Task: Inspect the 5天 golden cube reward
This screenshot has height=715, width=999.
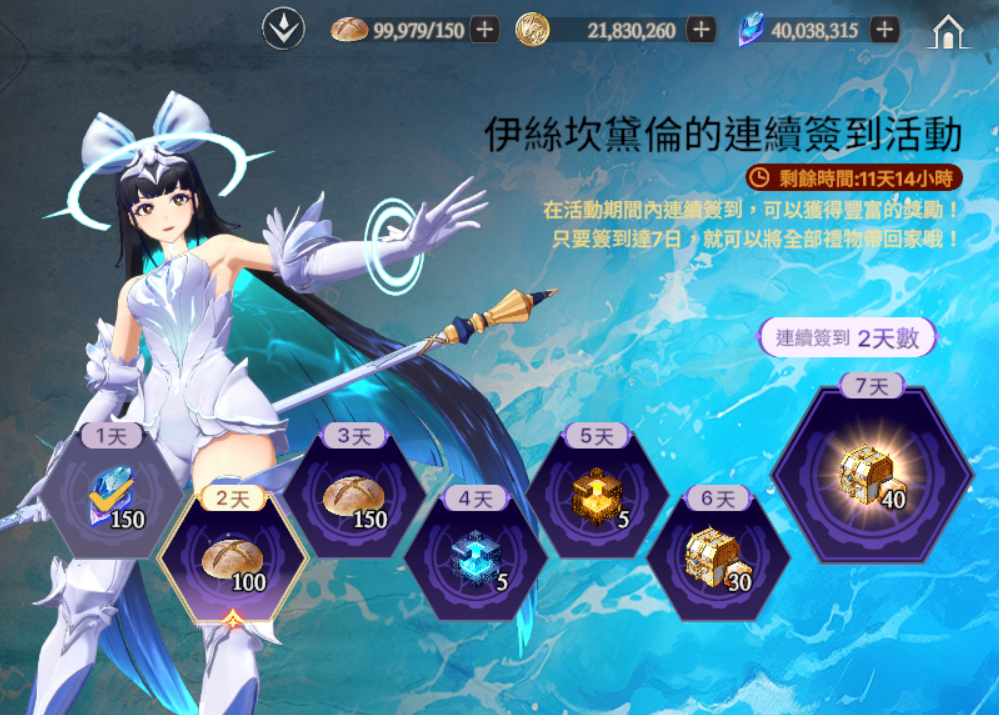Action: 597,495
